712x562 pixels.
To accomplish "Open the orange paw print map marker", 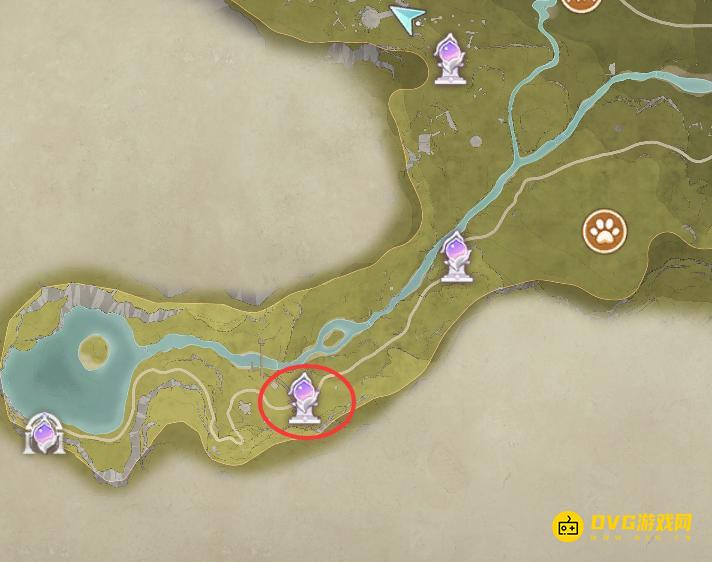I will [x=604, y=233].
